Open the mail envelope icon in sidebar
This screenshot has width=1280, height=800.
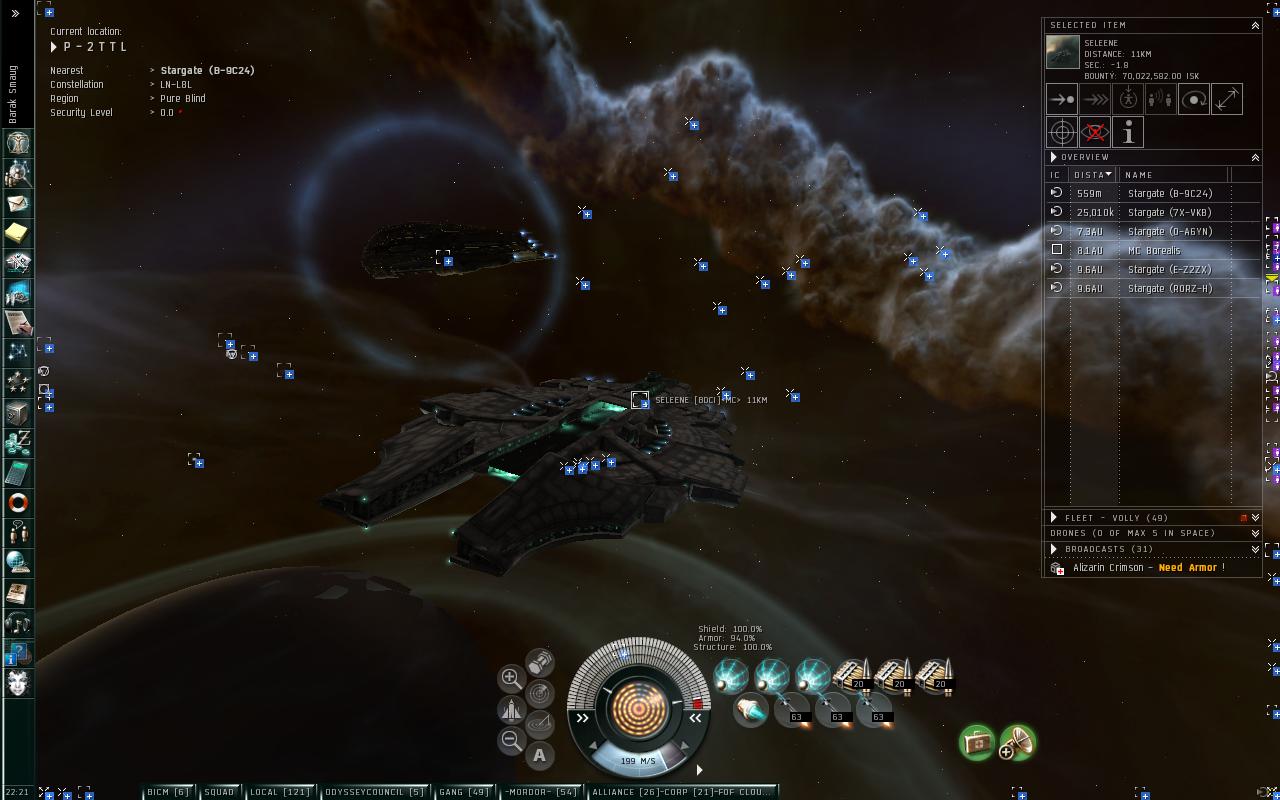[18, 203]
